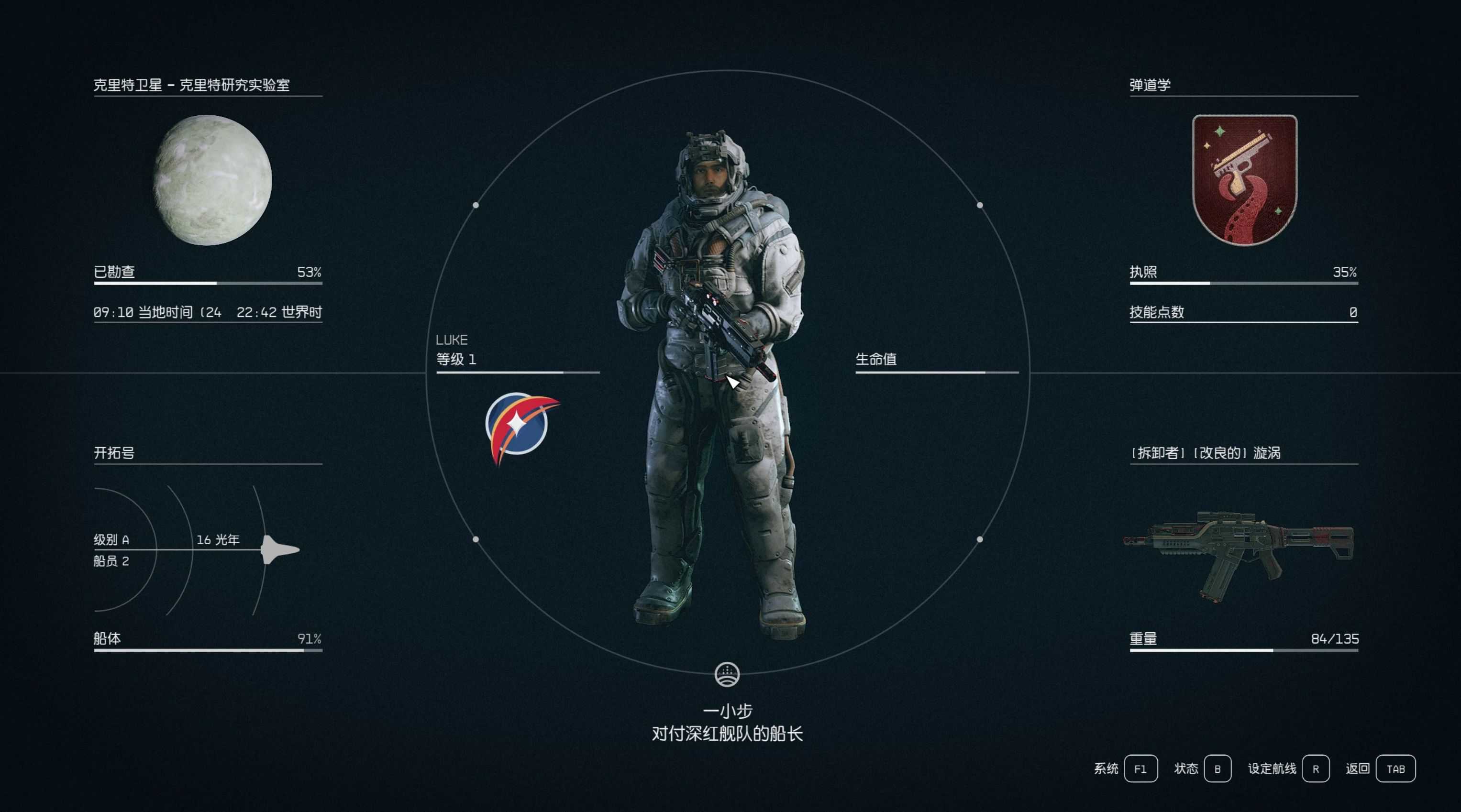Click the mission marker icon above 一小步
The width and height of the screenshot is (1461, 812).
coord(727,675)
